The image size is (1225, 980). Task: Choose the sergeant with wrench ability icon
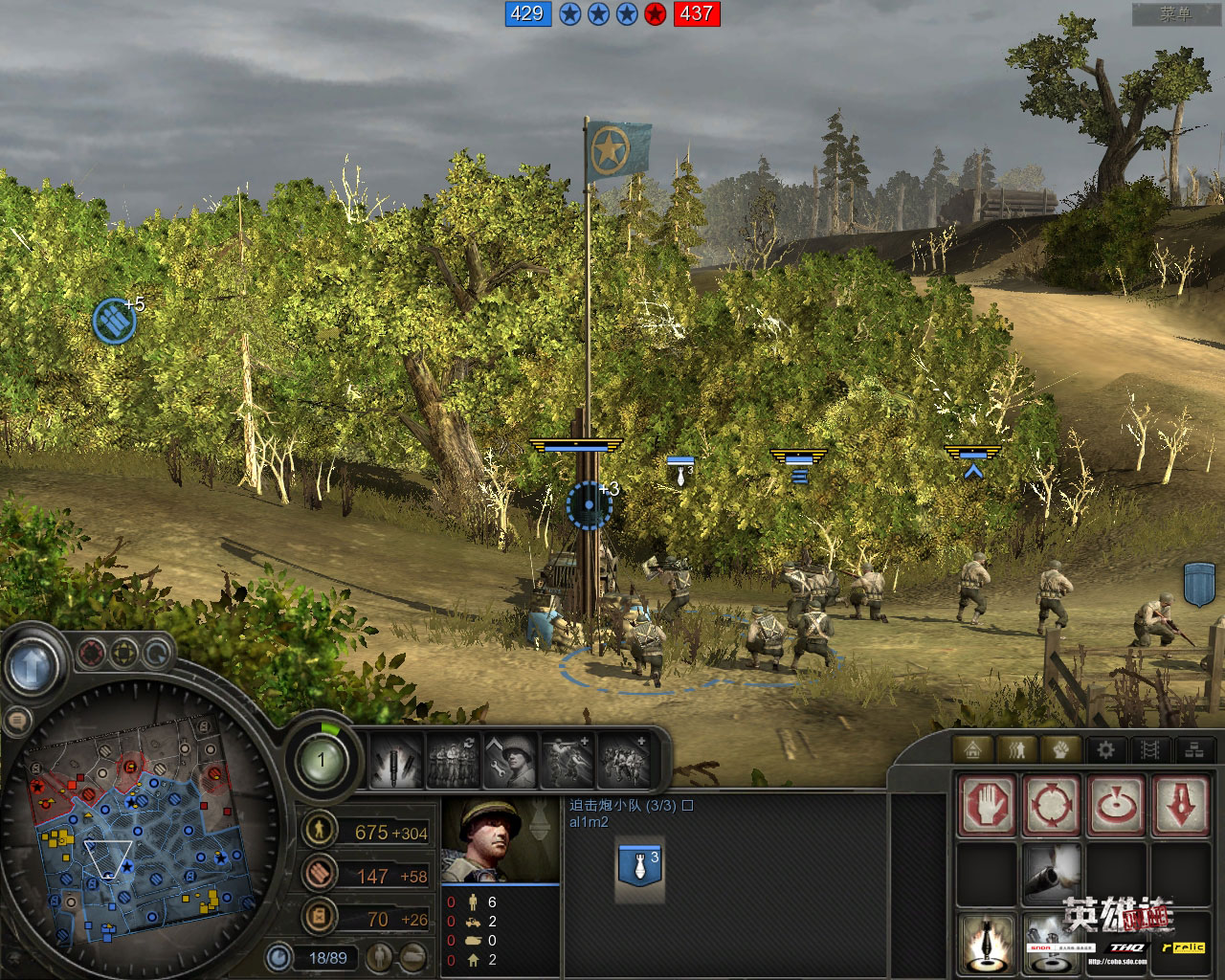click(511, 763)
